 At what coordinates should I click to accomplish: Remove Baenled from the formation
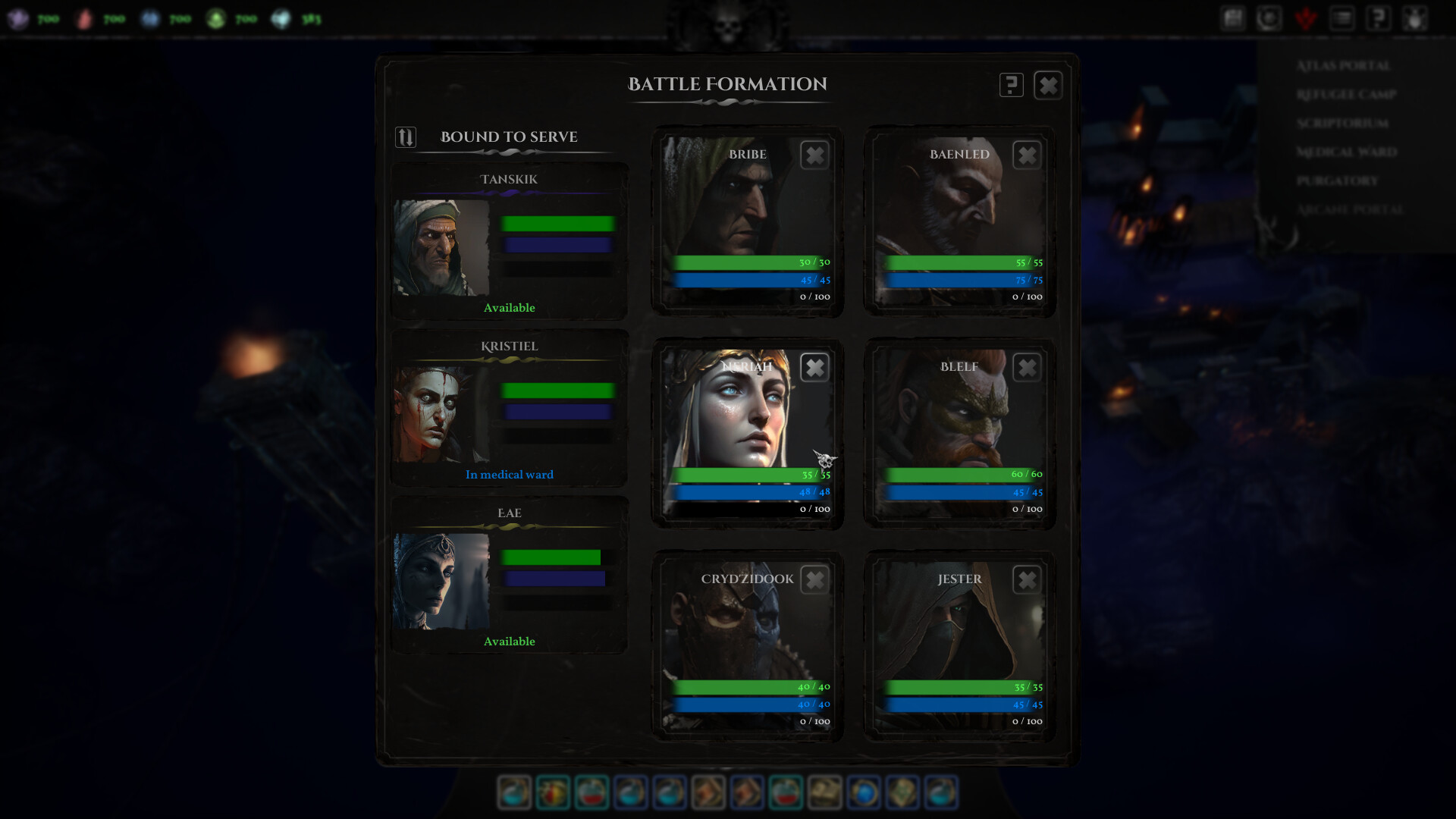click(1027, 155)
